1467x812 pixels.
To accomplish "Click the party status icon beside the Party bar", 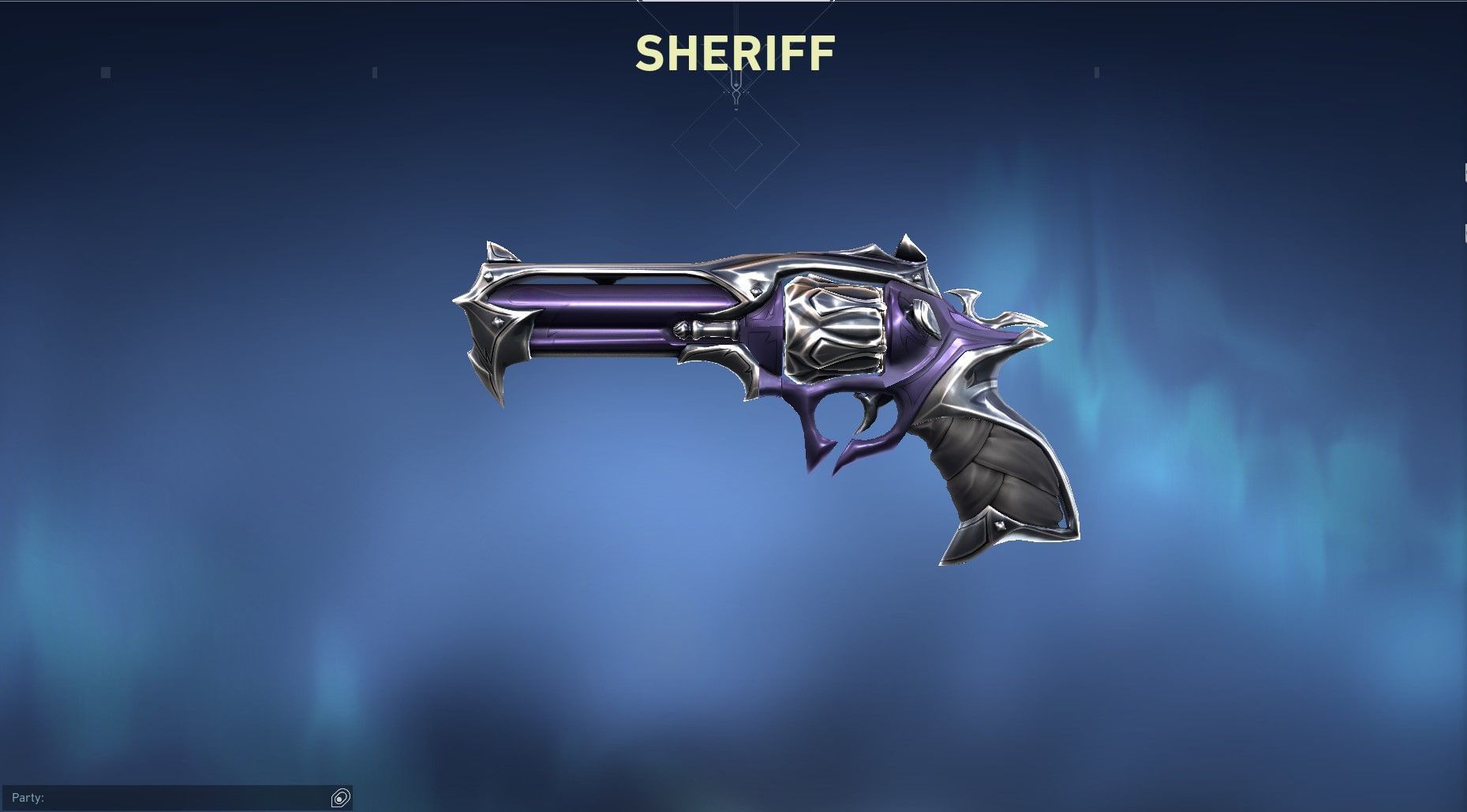I will pyautogui.click(x=339, y=799).
